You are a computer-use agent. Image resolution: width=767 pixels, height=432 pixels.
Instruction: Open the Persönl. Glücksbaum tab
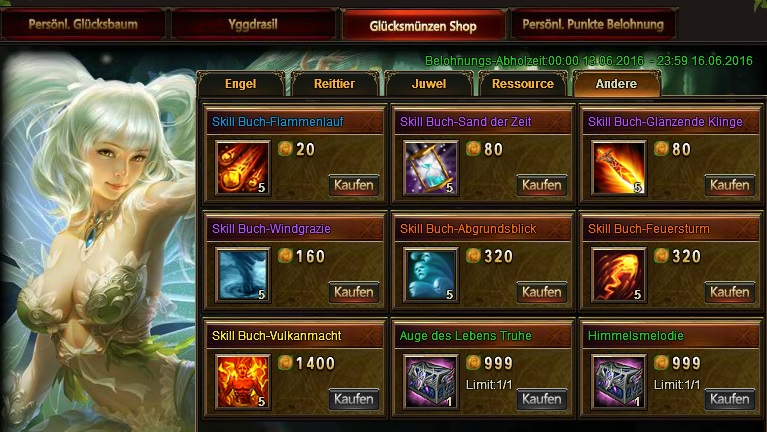[83, 23]
